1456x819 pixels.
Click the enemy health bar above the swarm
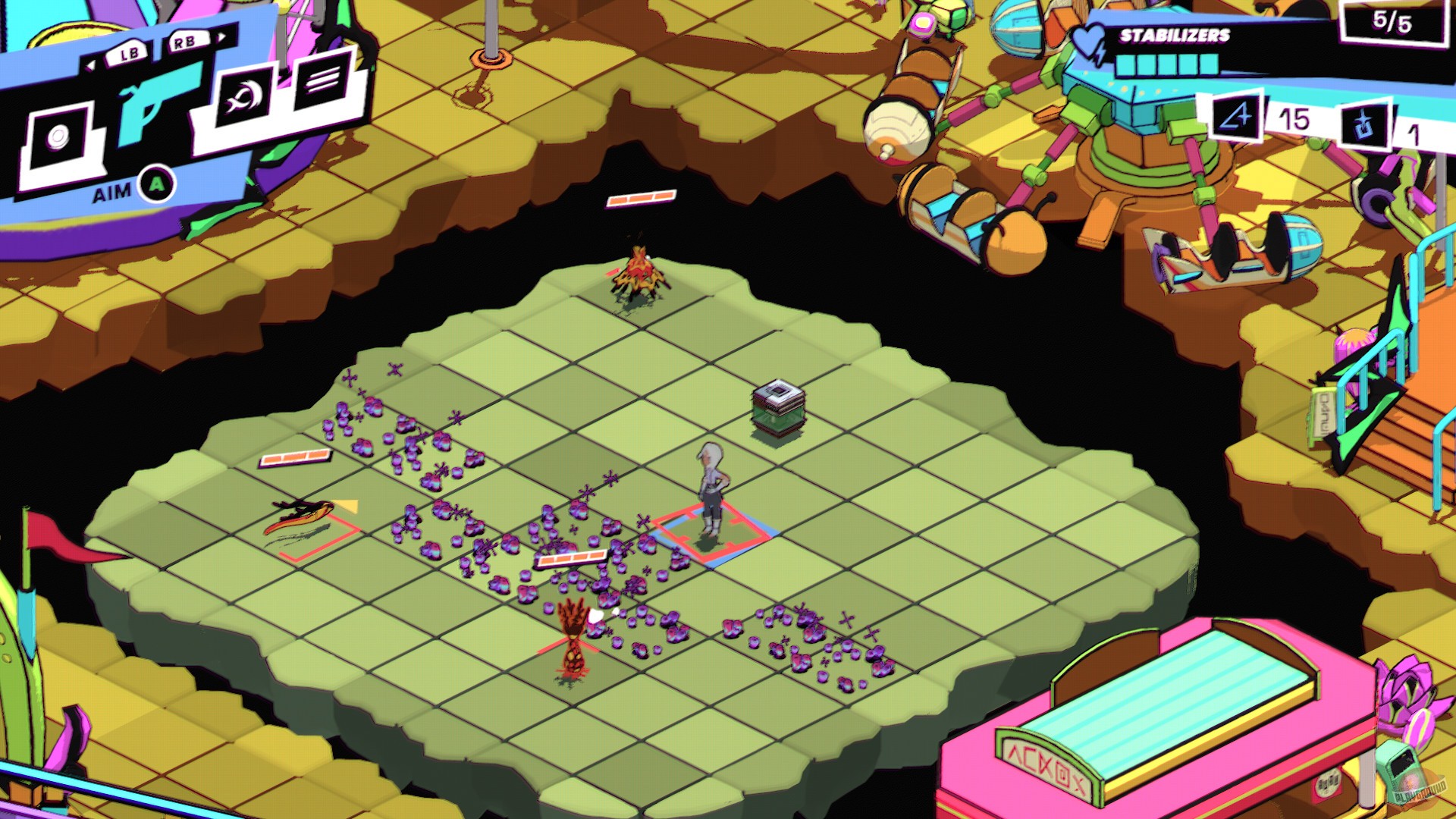(x=573, y=557)
